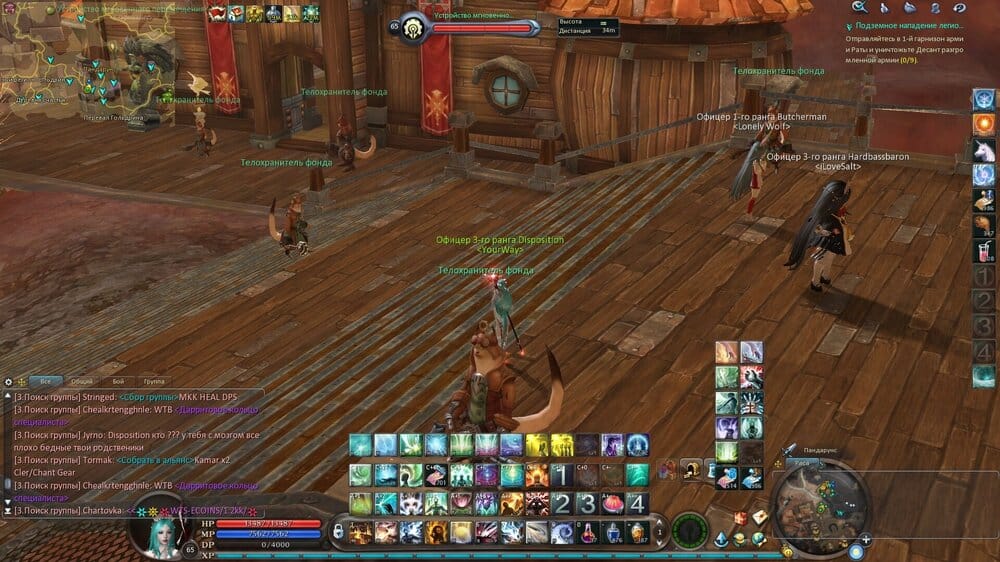Switch to the Все chat tab

click(44, 381)
